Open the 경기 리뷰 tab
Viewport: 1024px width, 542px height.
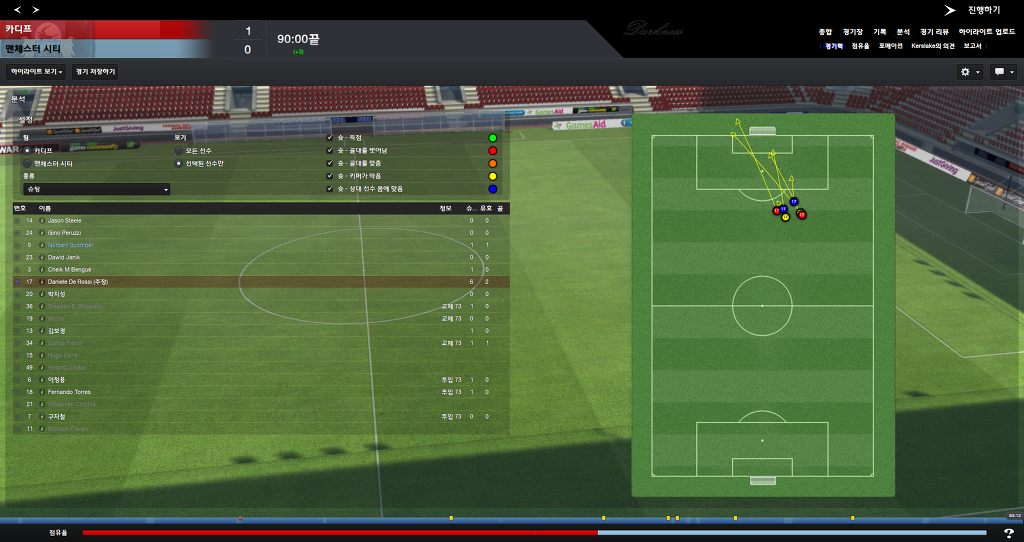(x=935, y=32)
